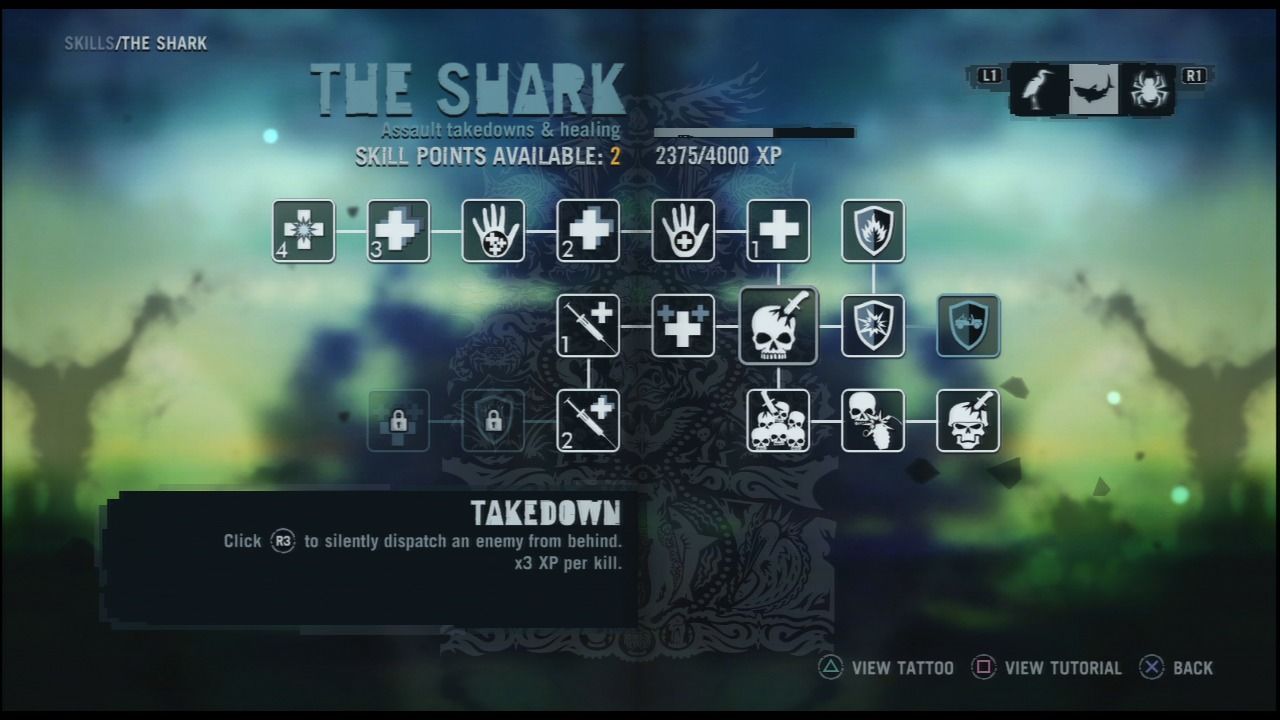Open the double-plus extra health skill
Screen dimensions: 1280x720
coord(682,325)
